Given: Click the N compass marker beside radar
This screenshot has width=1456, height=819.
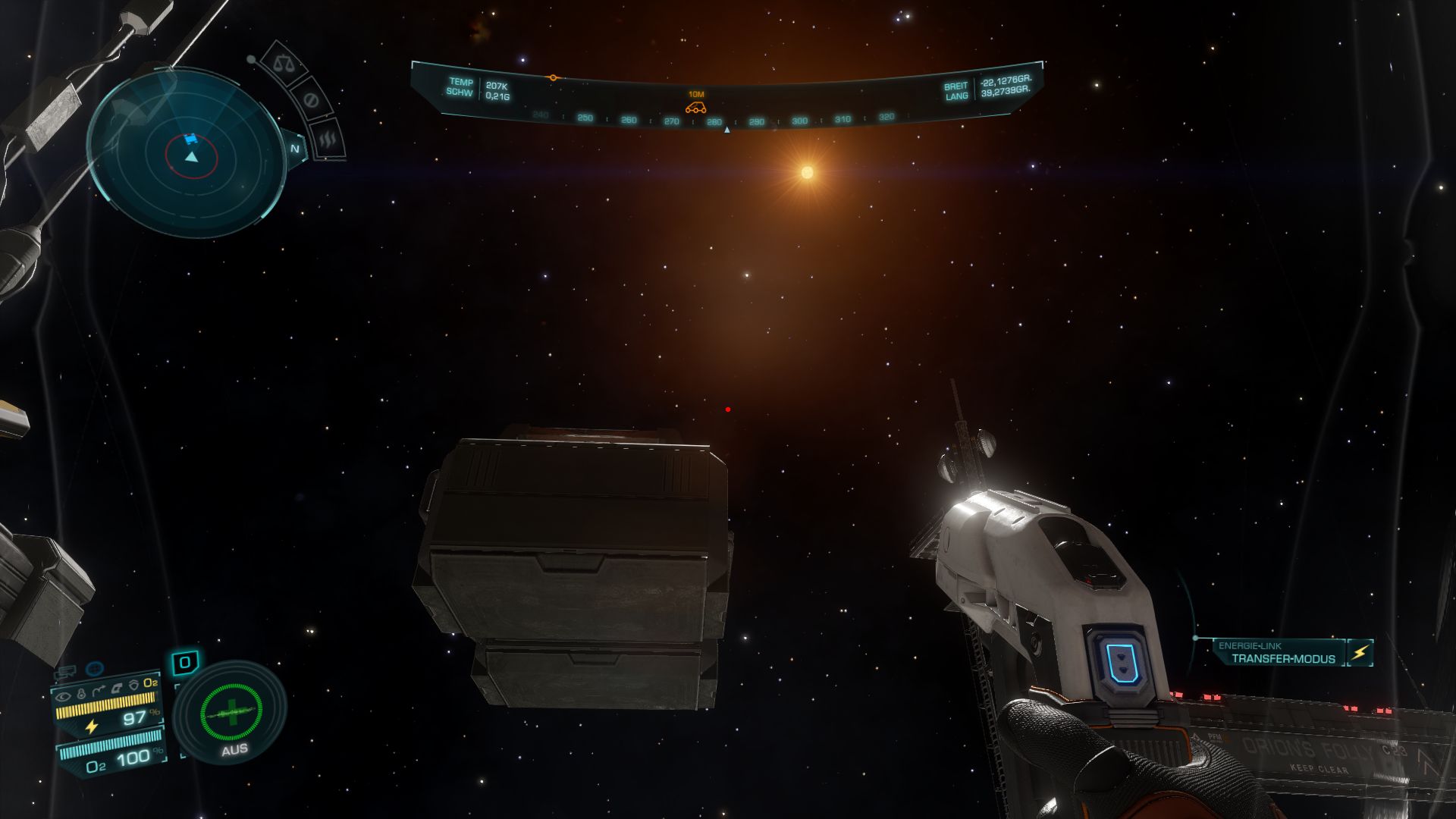Looking at the screenshot, I should click(295, 149).
